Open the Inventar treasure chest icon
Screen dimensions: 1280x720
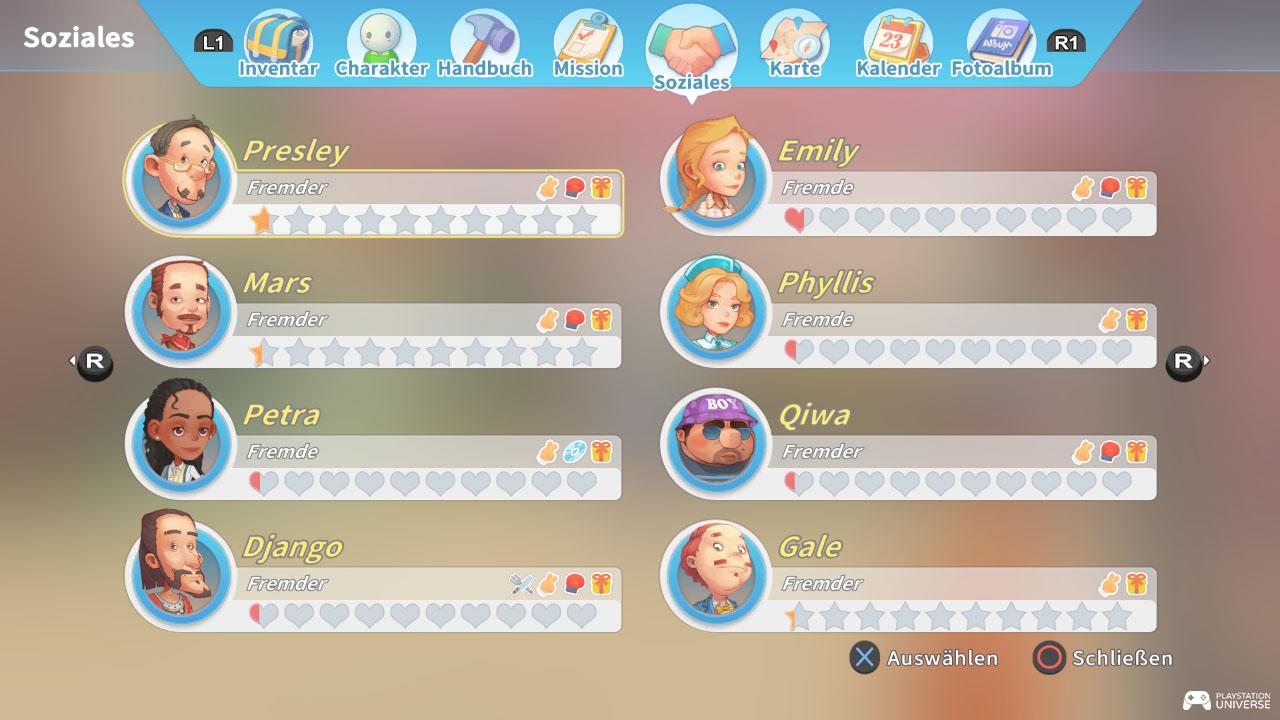279,38
